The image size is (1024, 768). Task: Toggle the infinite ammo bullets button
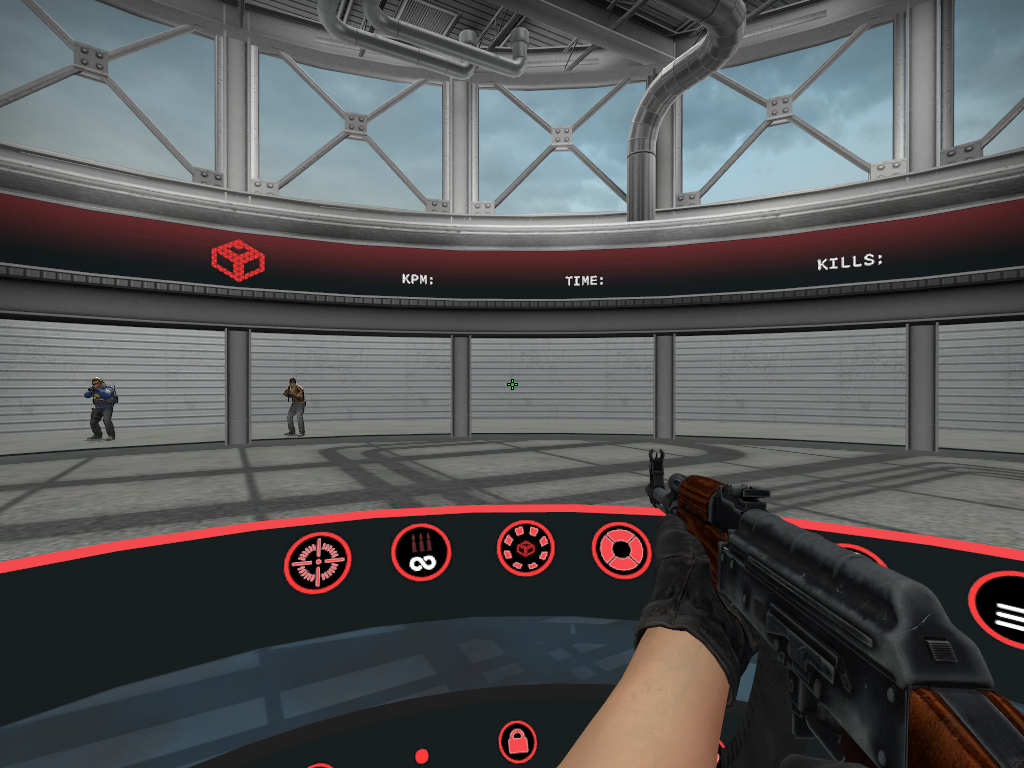click(421, 553)
